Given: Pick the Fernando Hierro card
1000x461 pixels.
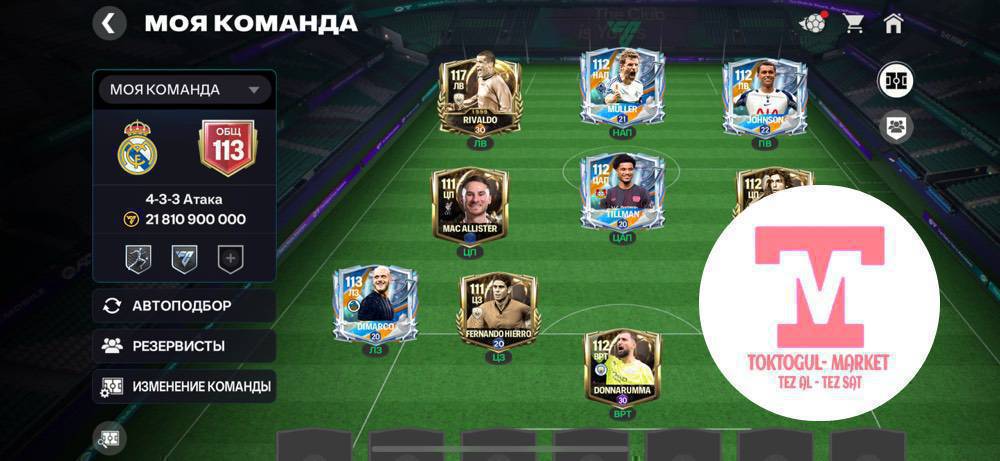Looking at the screenshot, I should [498, 311].
